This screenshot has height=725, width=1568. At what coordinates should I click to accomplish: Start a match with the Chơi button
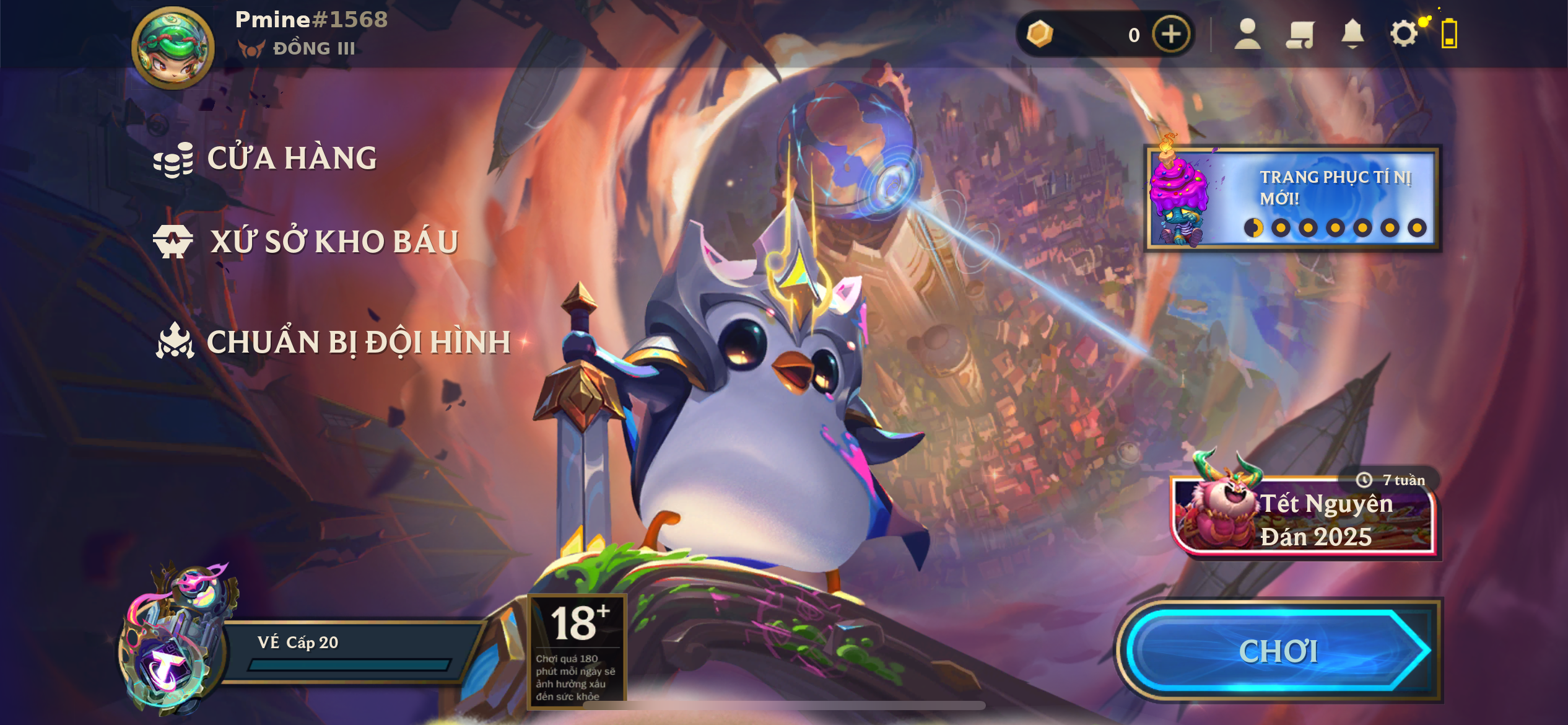1278,651
